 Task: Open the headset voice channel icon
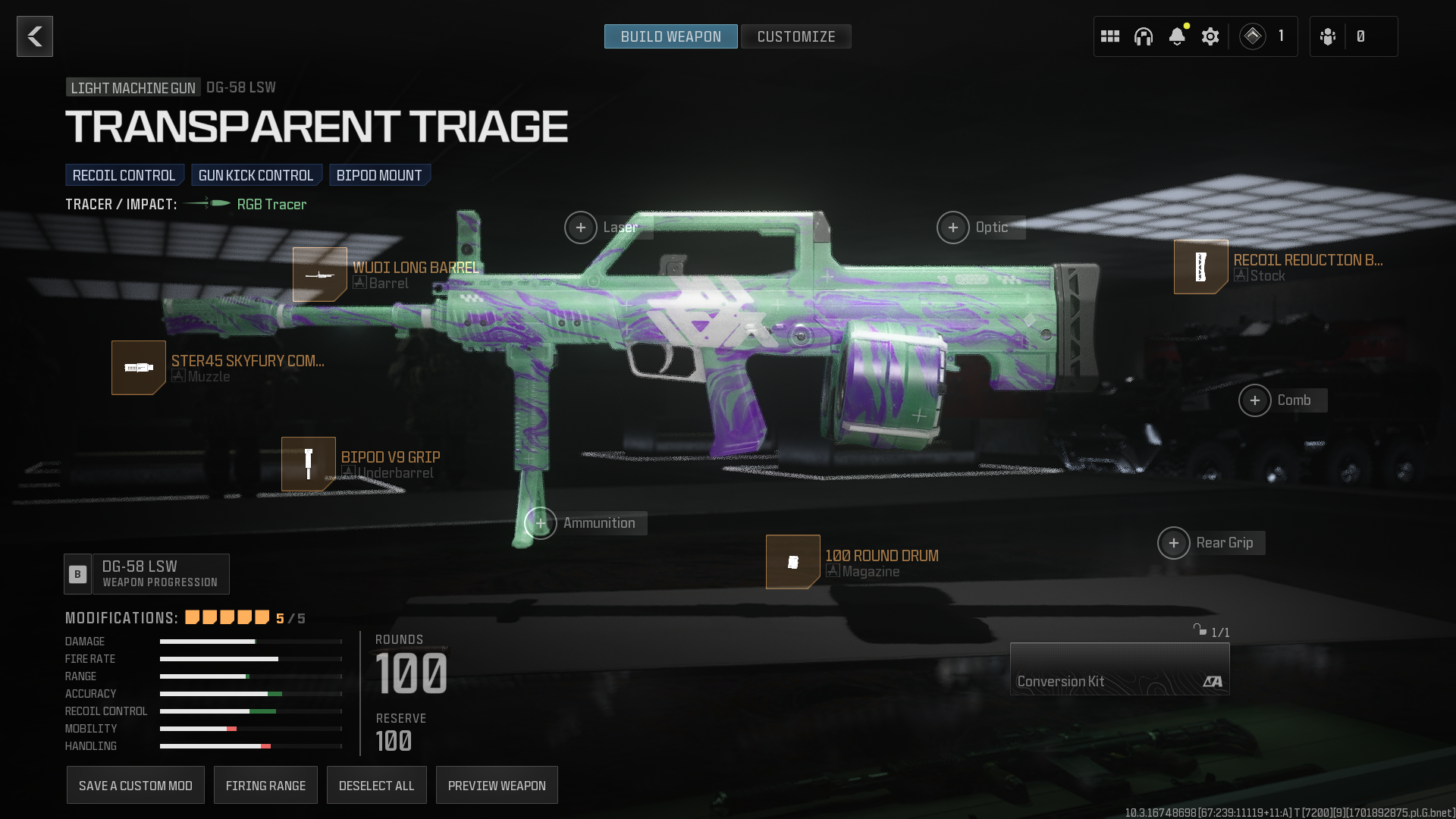[x=1144, y=36]
